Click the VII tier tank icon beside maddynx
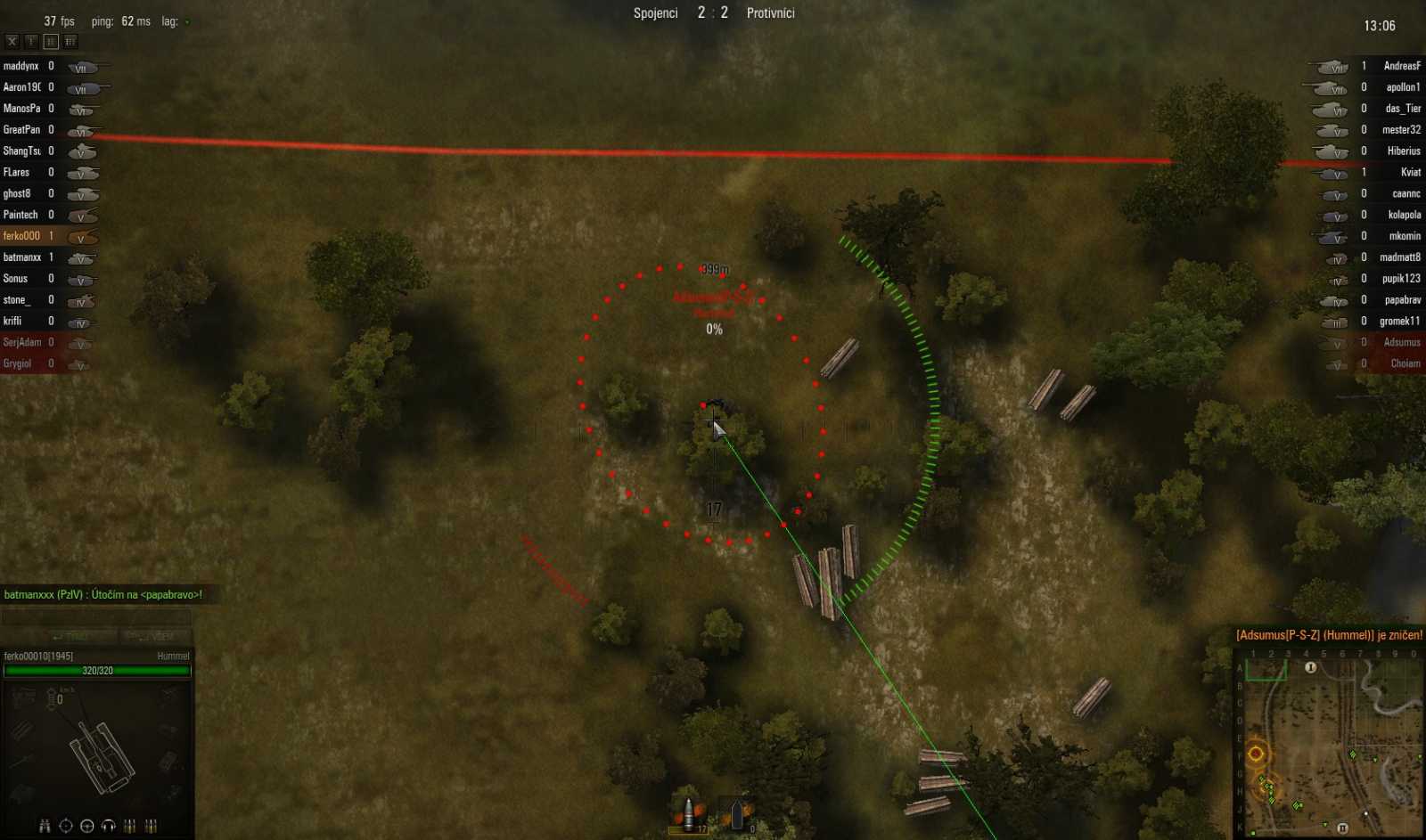The width and height of the screenshot is (1426, 840). pyautogui.click(x=85, y=66)
